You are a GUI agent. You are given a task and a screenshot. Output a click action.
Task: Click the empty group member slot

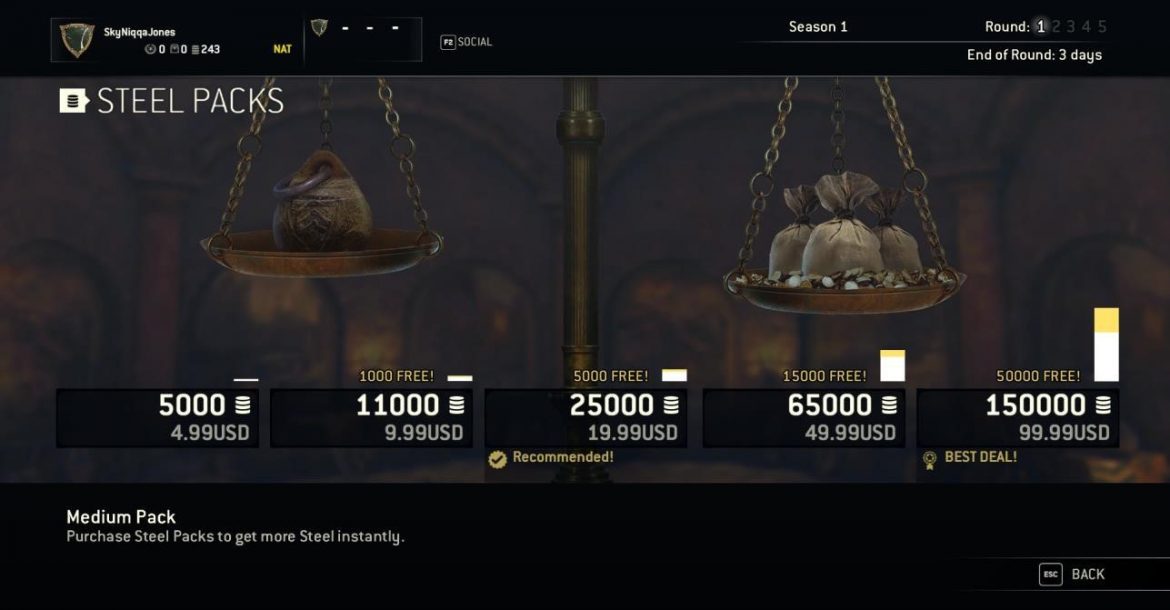[362, 39]
